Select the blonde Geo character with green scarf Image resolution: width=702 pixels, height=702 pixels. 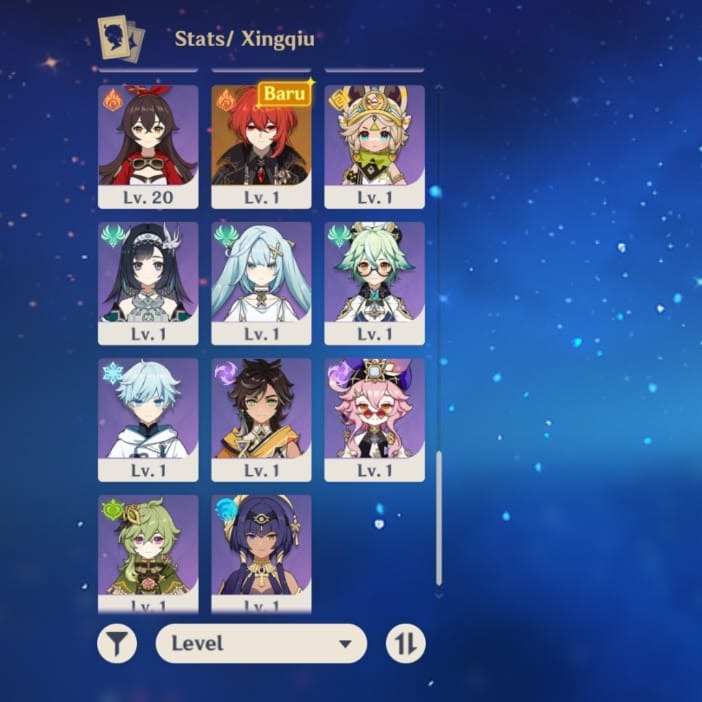coord(374,146)
